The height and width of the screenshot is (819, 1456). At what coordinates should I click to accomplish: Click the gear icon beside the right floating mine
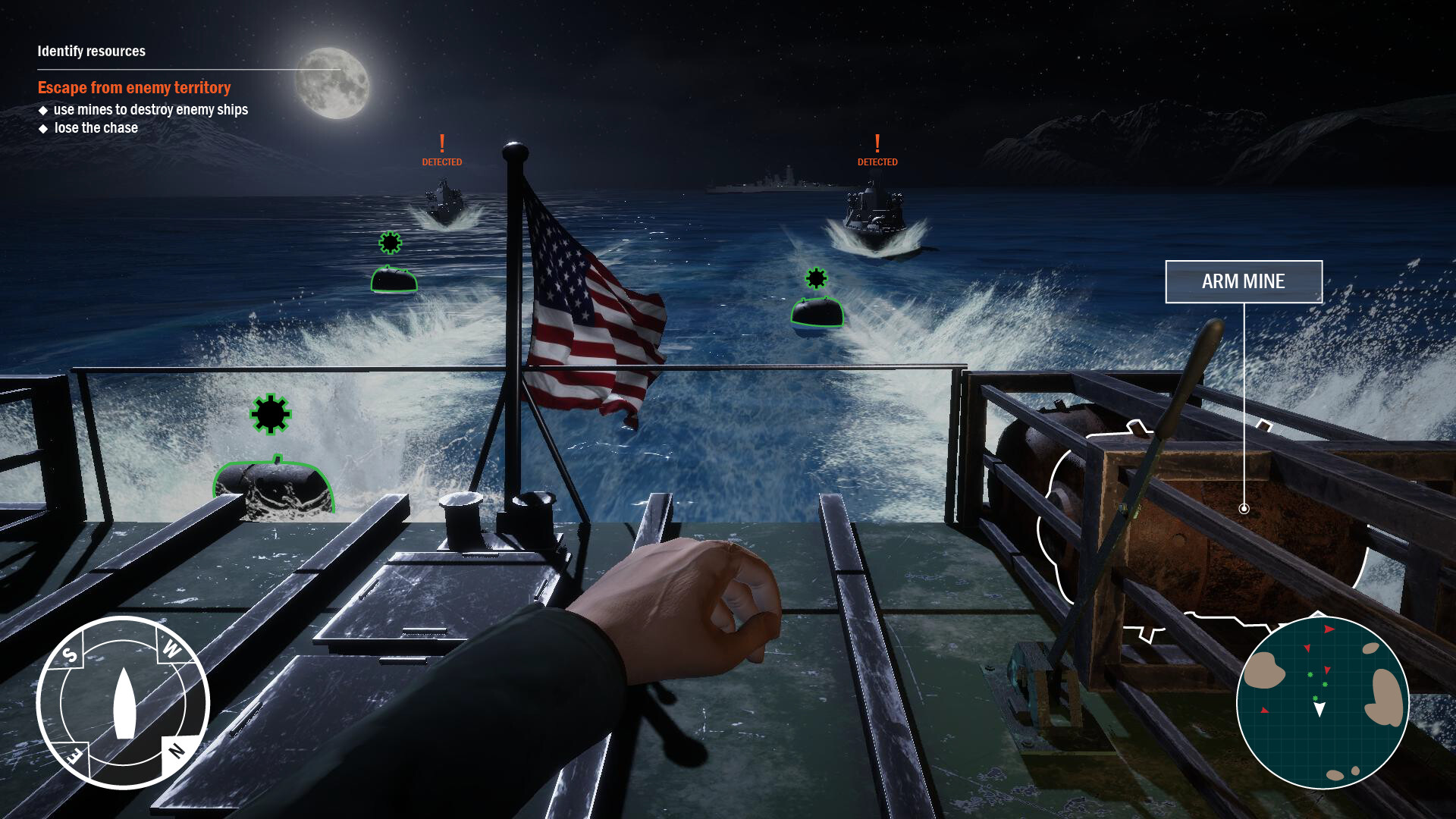click(x=816, y=278)
